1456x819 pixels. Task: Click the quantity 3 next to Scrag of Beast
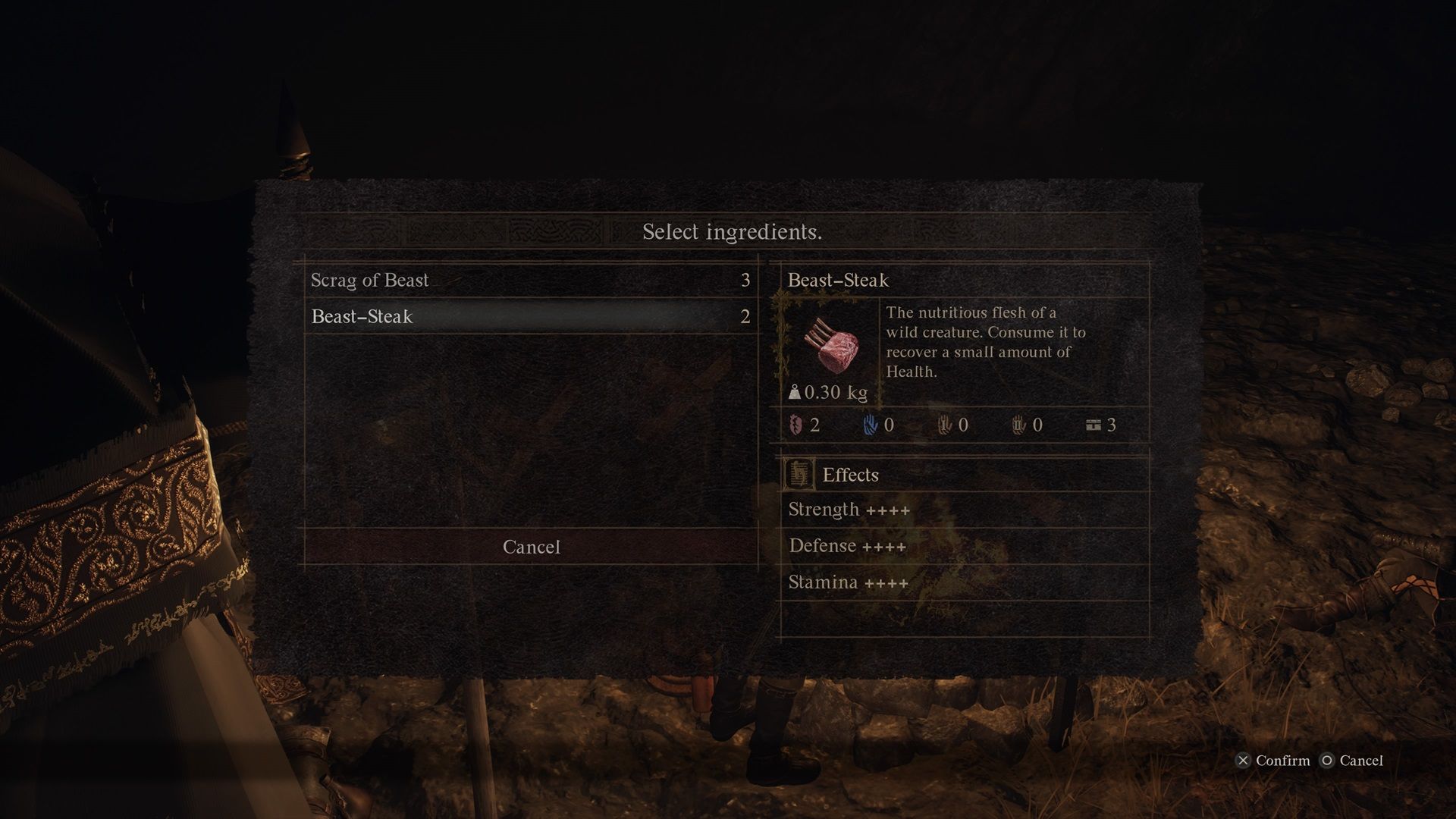745,280
